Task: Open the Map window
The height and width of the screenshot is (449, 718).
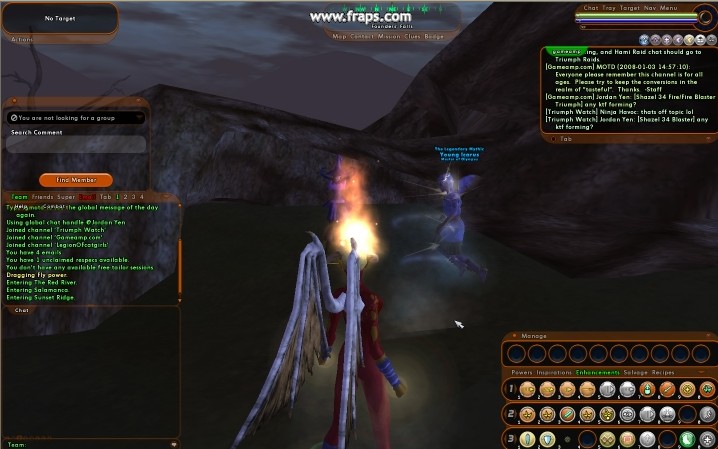Action: point(340,36)
